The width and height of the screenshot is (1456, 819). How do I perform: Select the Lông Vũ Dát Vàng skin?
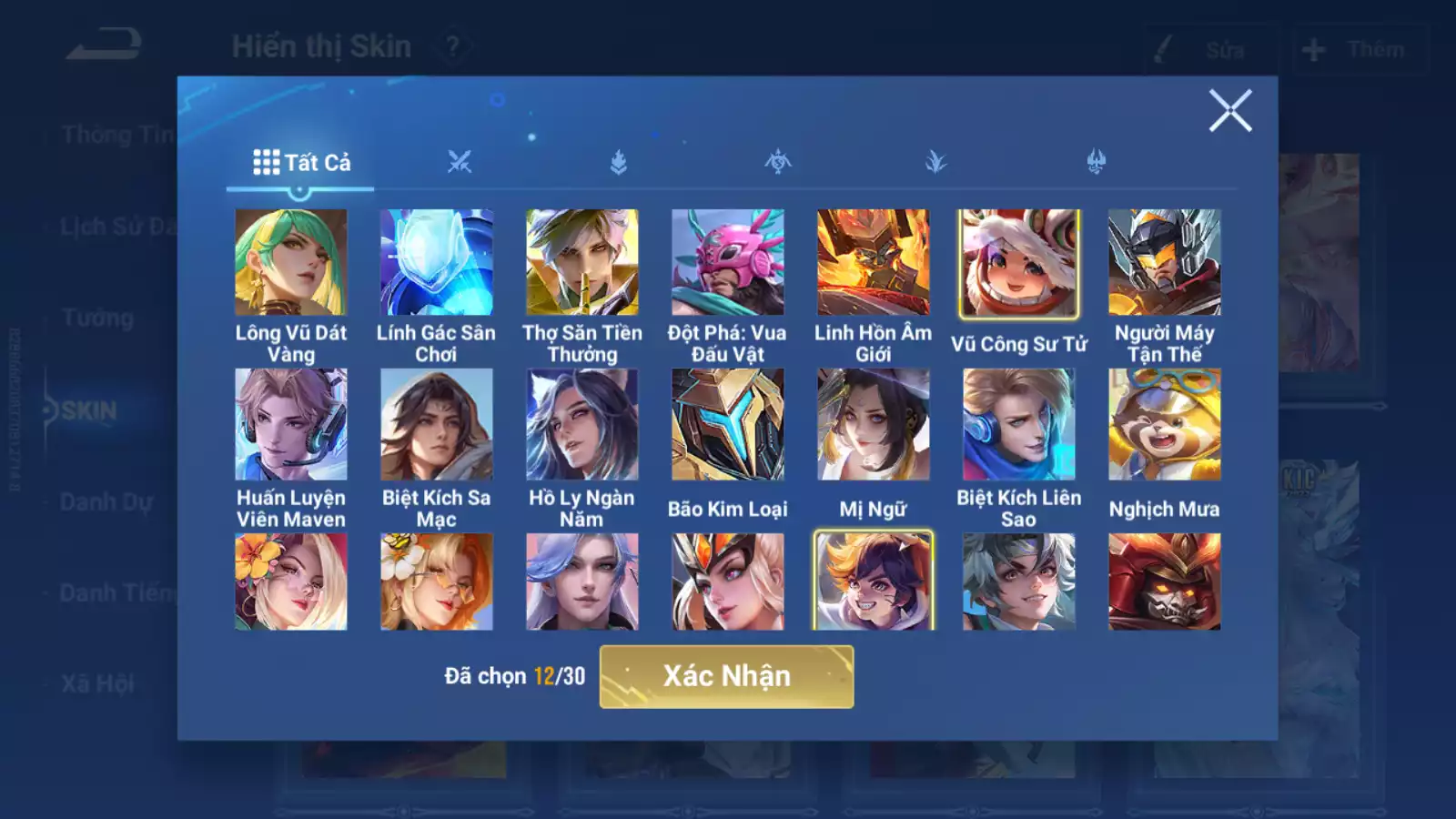290,261
